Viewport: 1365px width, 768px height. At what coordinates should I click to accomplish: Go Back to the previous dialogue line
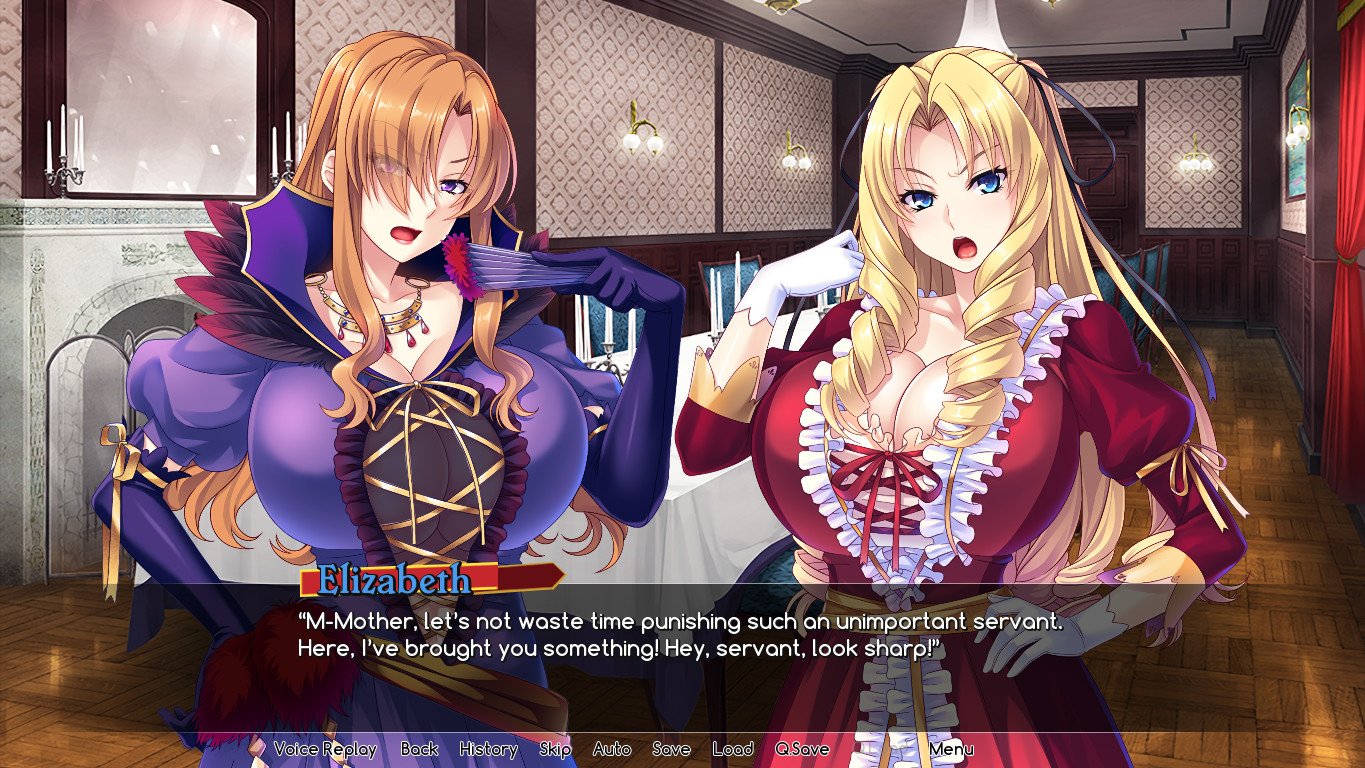coord(421,747)
